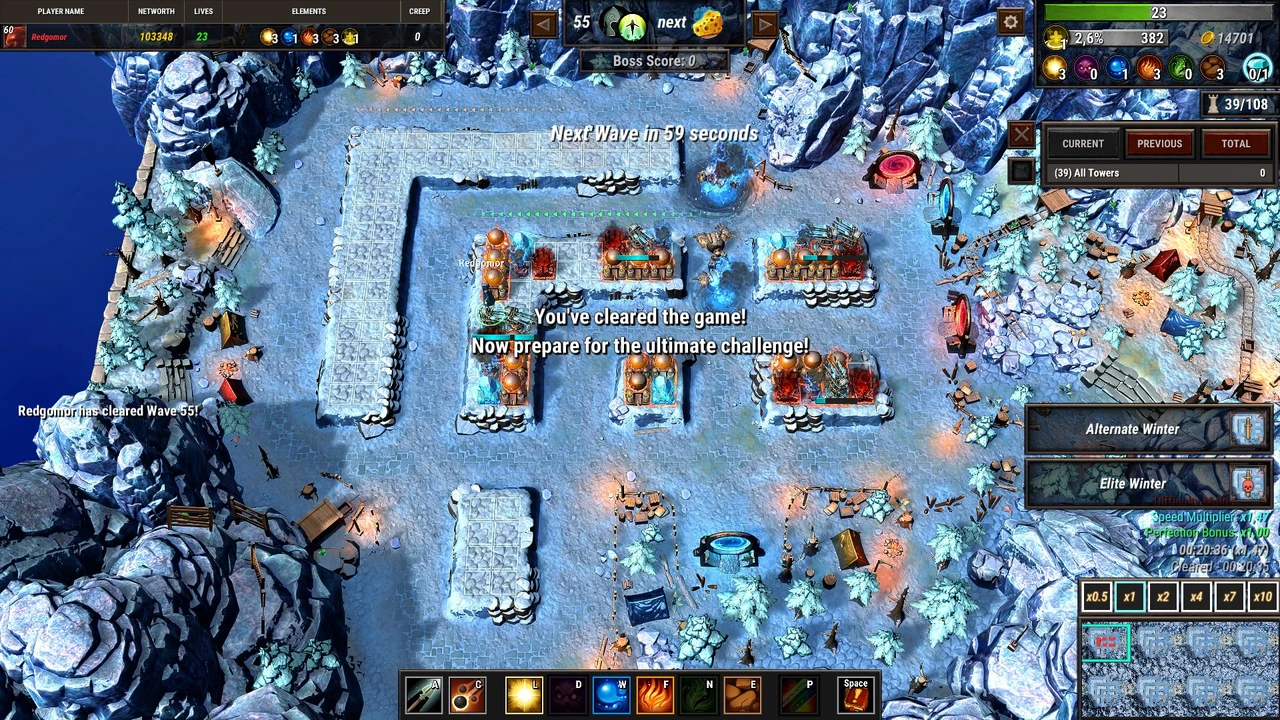This screenshot has height=720, width=1280.
Task: Click the right arrow to preview next wave
Action: click(764, 22)
